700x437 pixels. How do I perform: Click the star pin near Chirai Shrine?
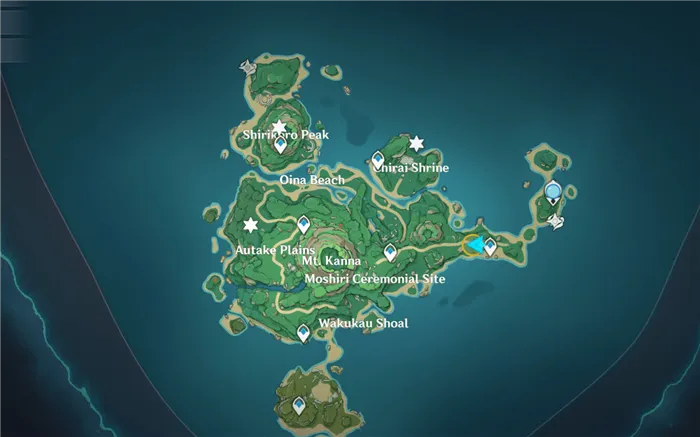[416, 143]
